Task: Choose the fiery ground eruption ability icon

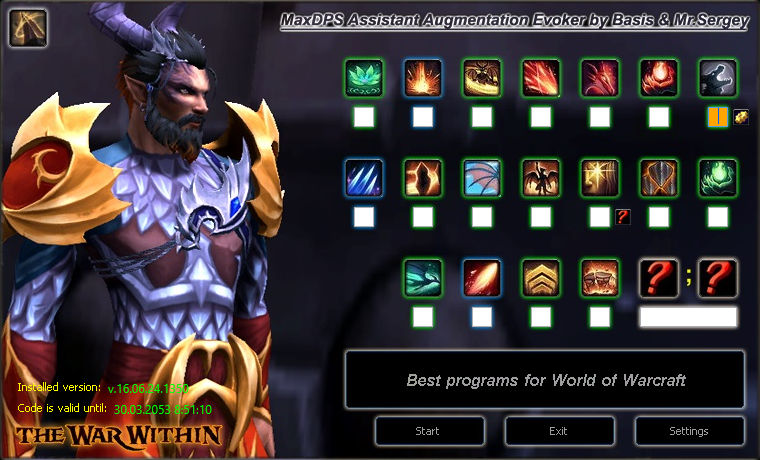Action: click(422, 78)
